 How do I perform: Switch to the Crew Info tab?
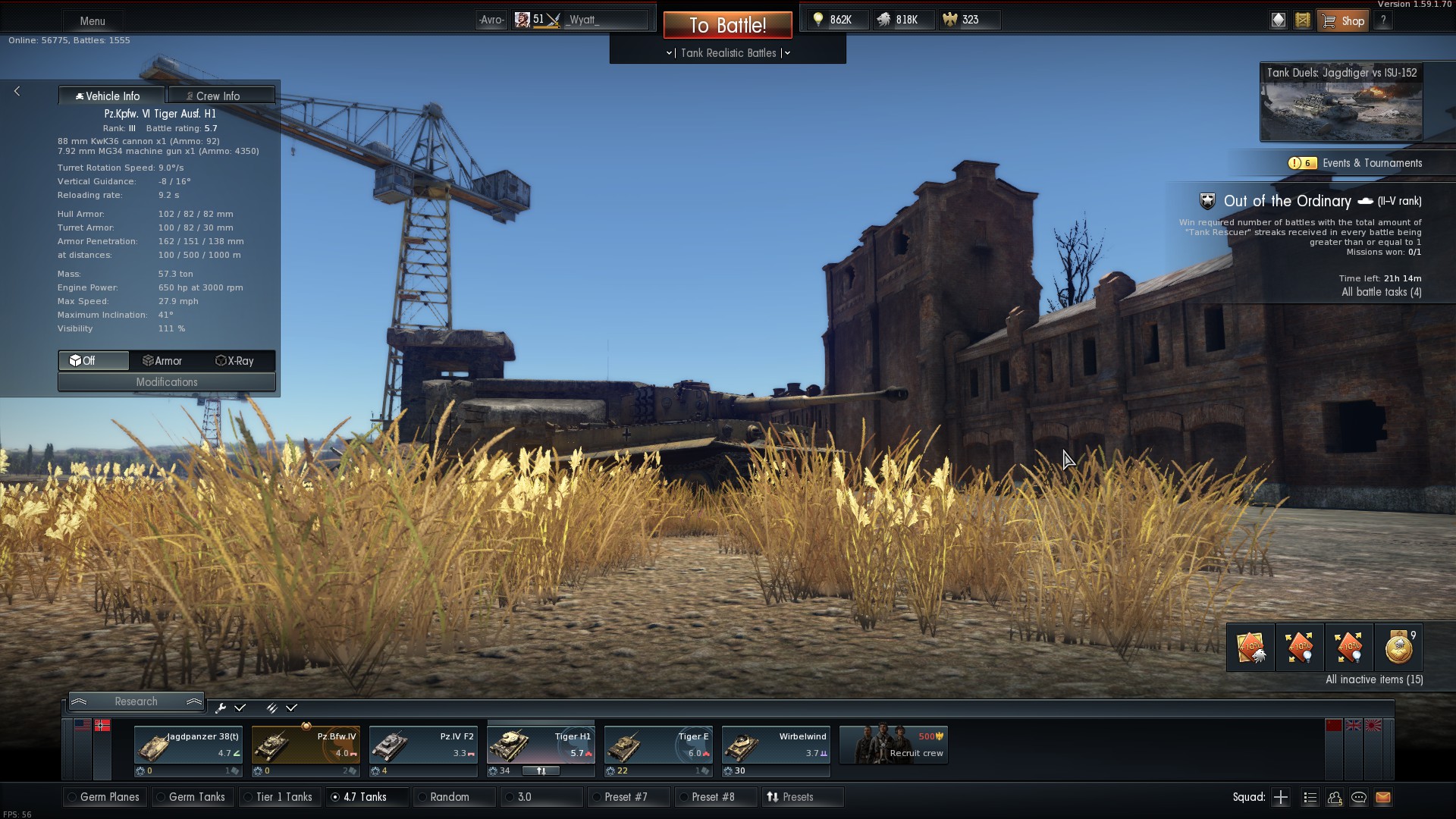click(221, 96)
